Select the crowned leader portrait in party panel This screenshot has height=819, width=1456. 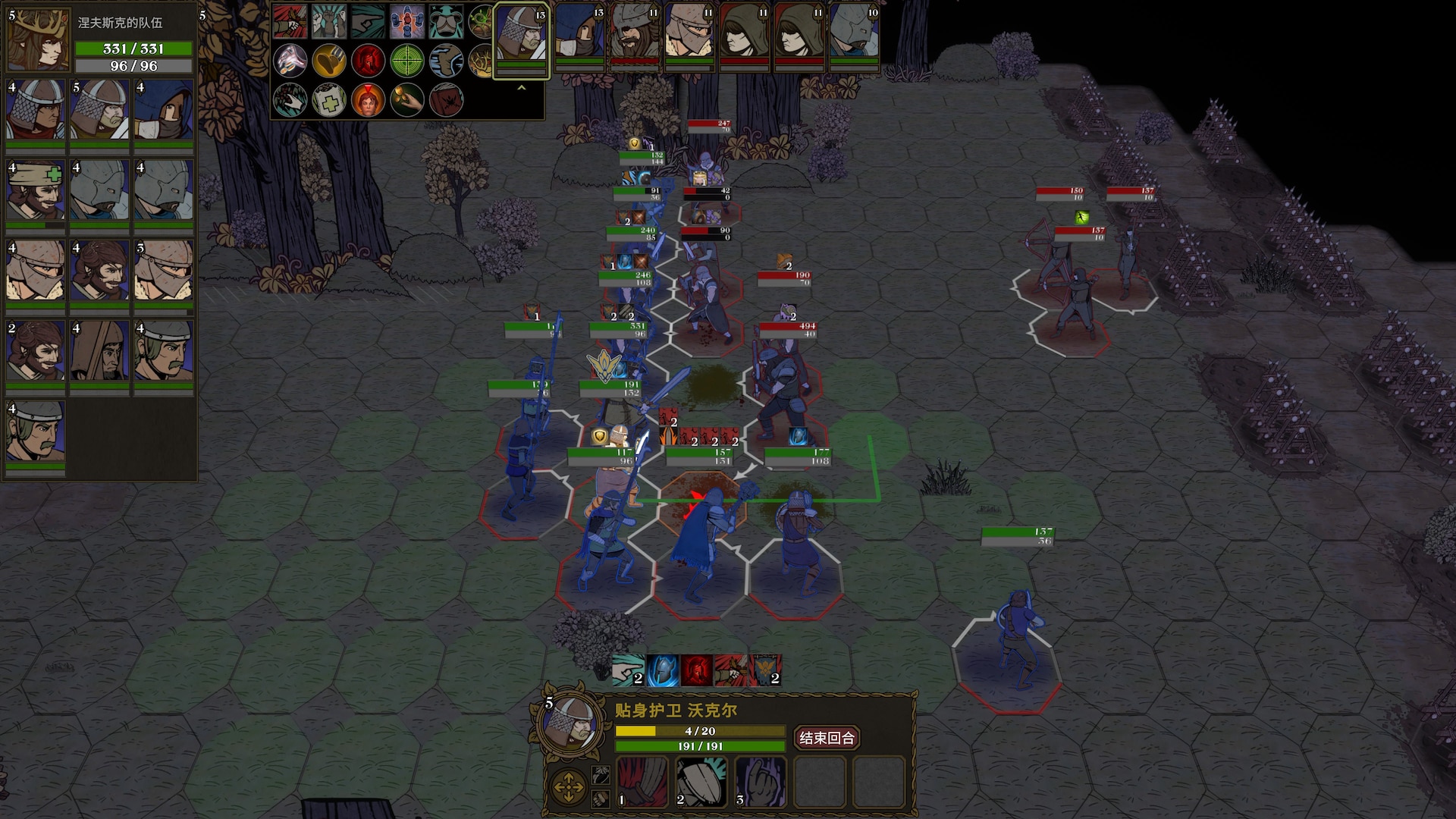pos(38,39)
